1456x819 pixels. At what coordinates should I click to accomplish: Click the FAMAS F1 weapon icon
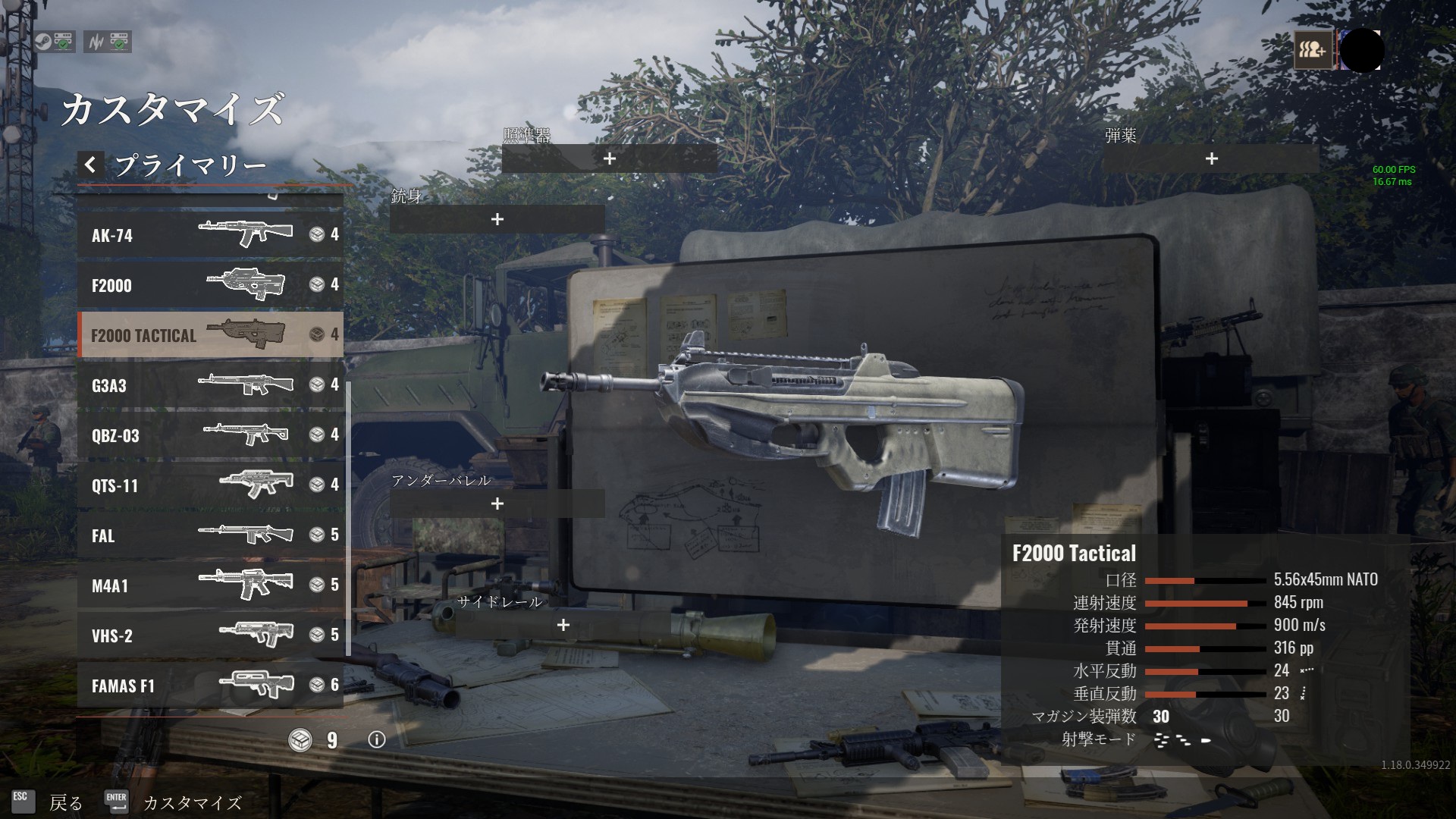[258, 685]
